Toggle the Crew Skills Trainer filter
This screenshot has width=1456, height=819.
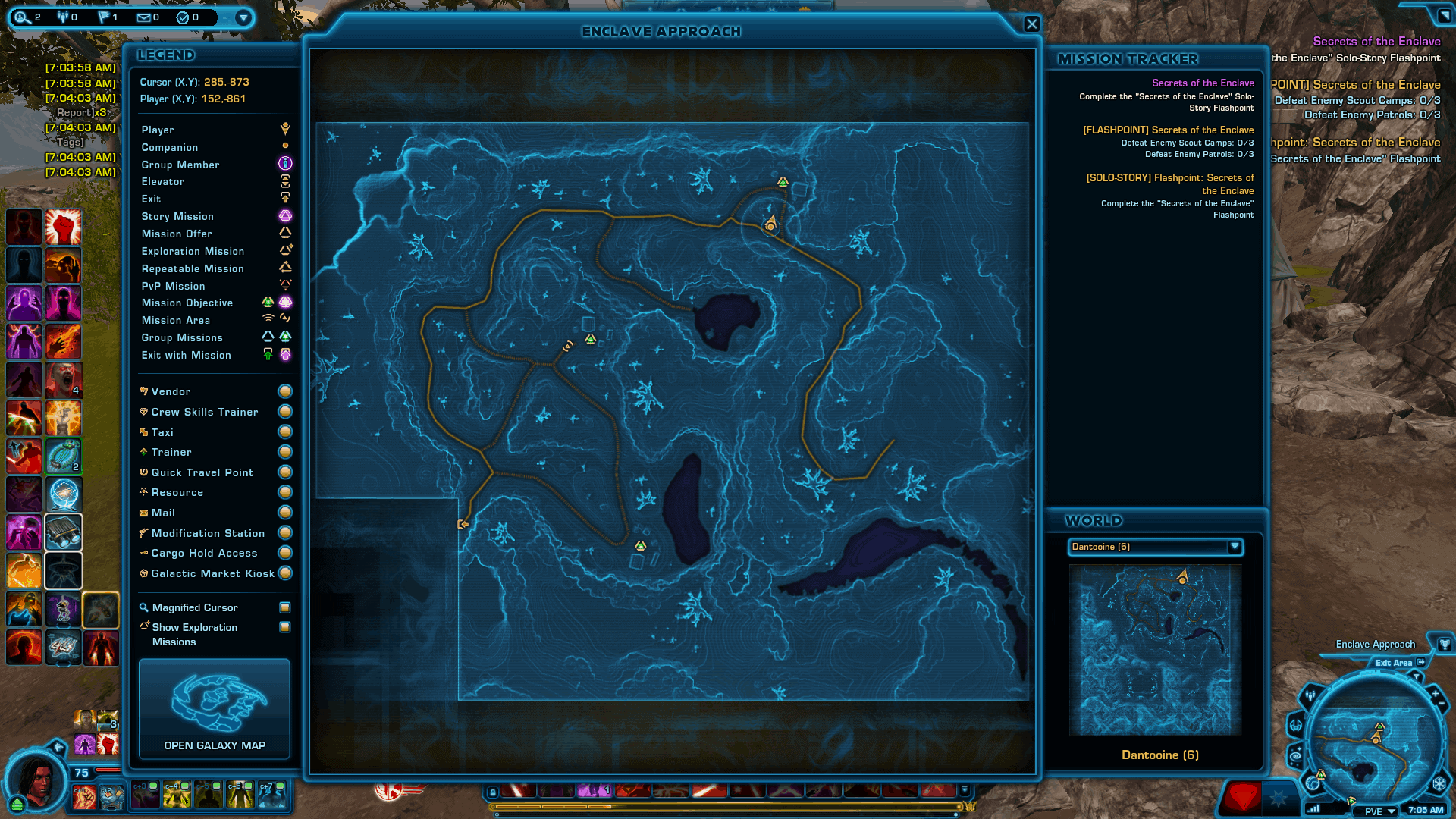click(285, 412)
